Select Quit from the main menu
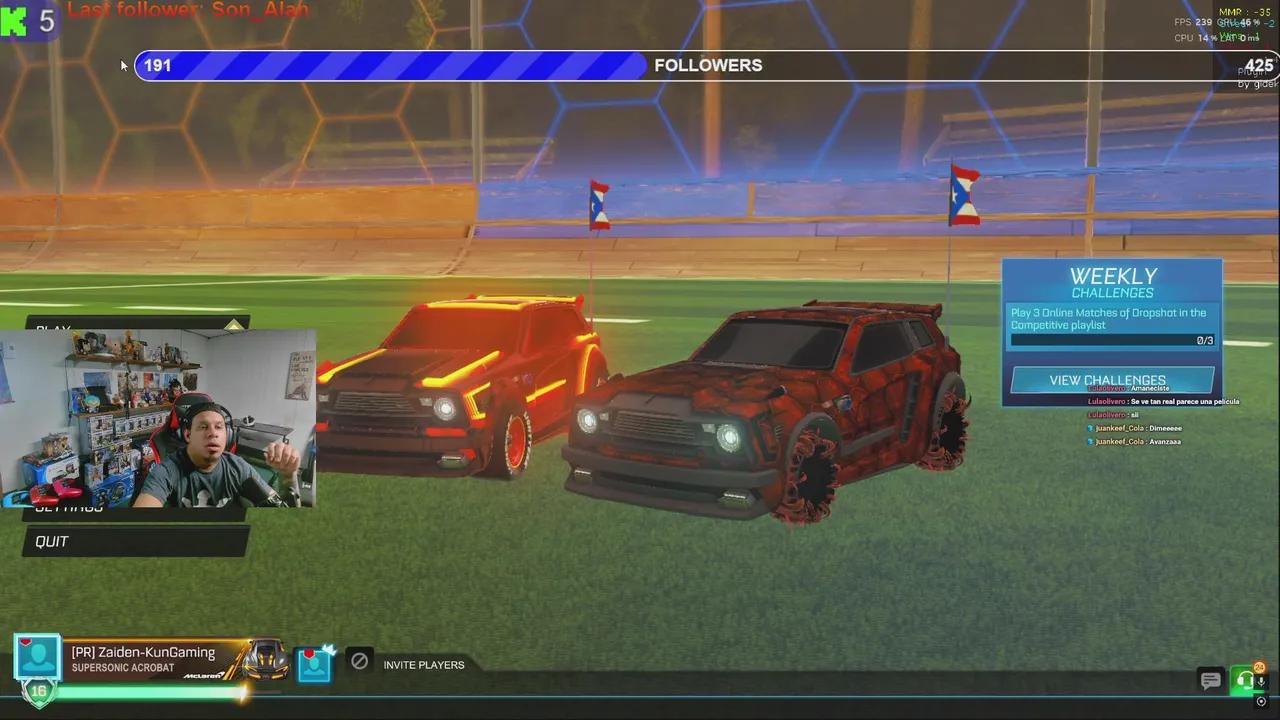The image size is (1280, 720). pos(52,541)
